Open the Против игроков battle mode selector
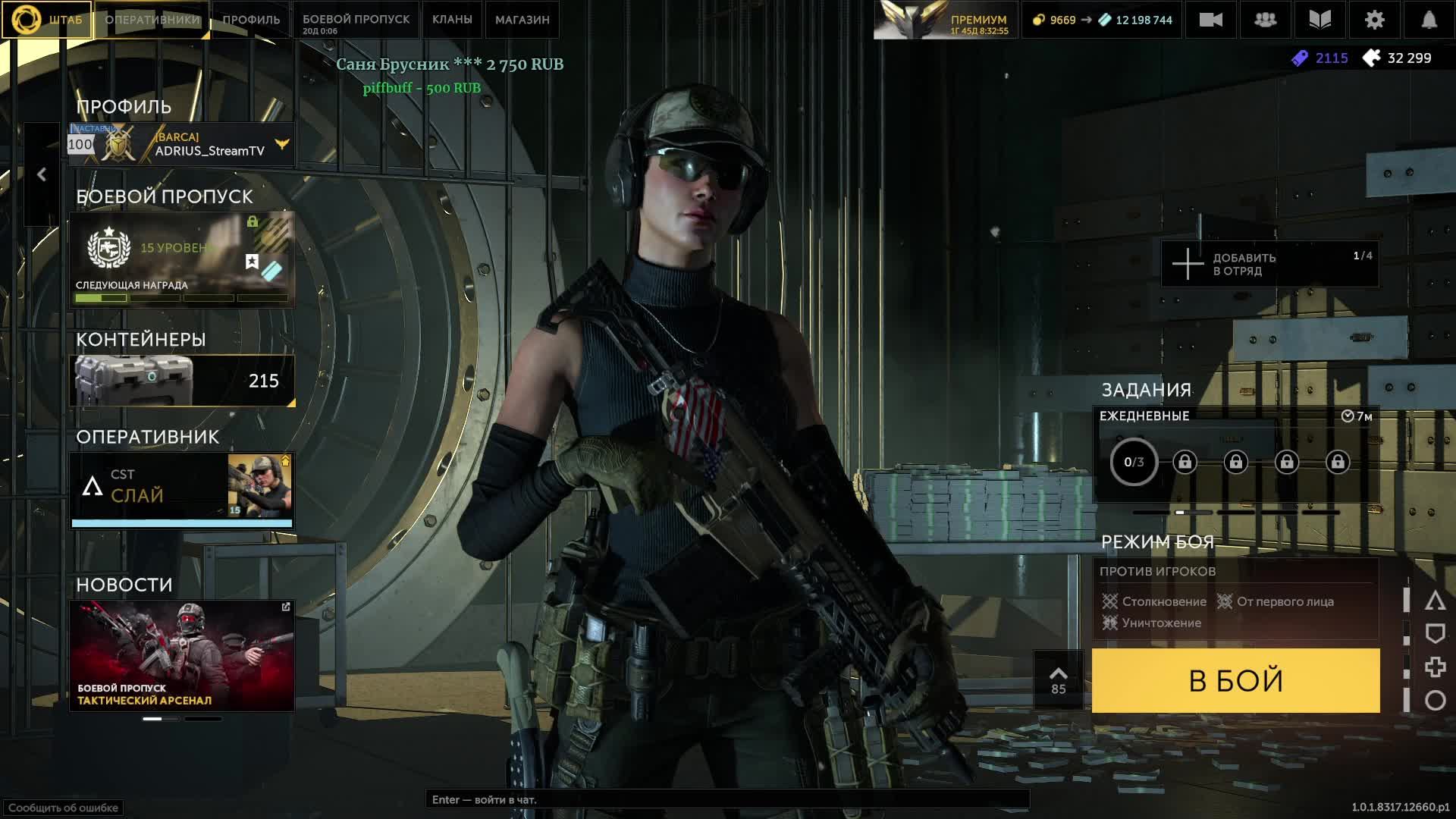The width and height of the screenshot is (1456, 819). point(1235,598)
